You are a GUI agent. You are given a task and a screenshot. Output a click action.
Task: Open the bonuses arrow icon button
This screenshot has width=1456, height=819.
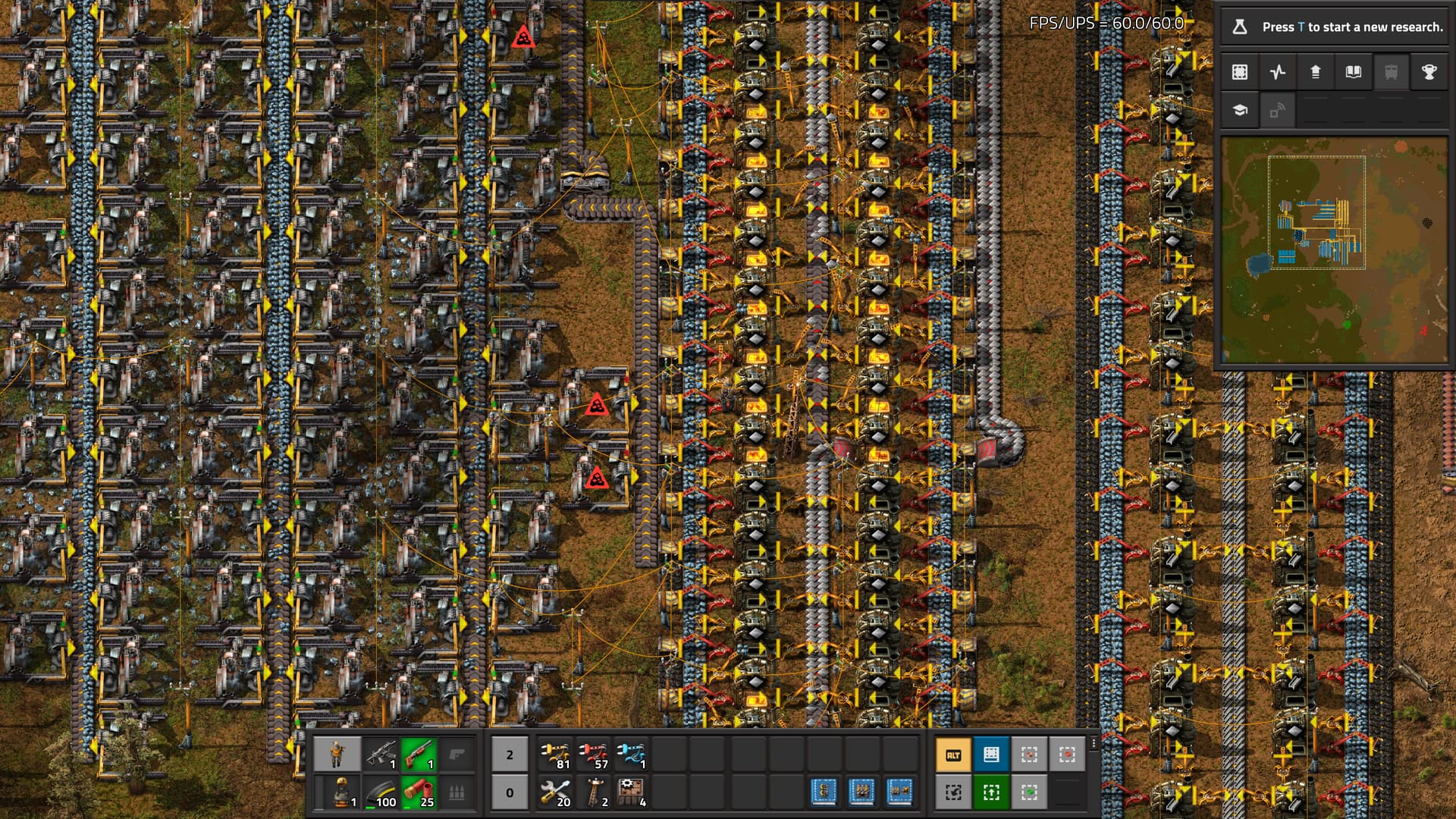point(1316,72)
